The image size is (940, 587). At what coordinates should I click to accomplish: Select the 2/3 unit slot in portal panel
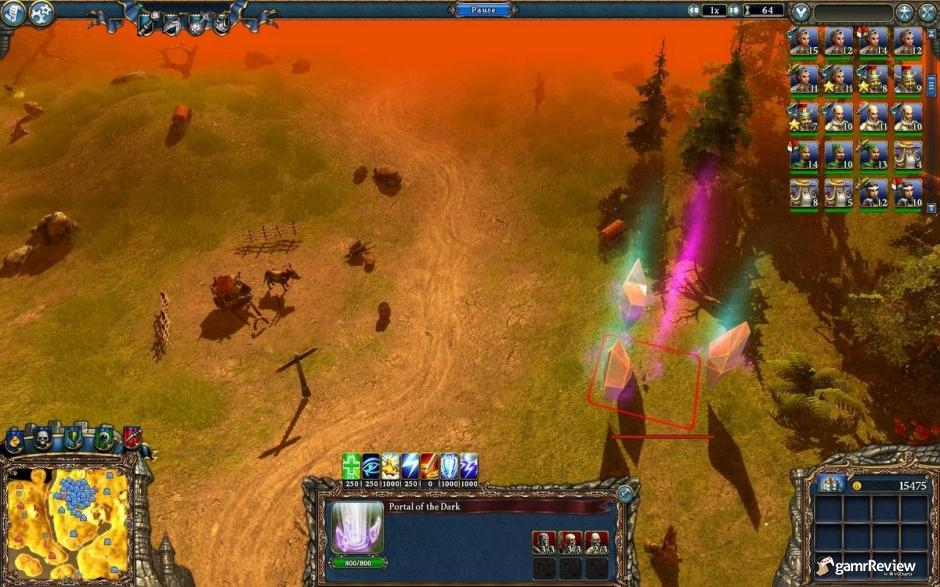pyautogui.click(x=596, y=543)
